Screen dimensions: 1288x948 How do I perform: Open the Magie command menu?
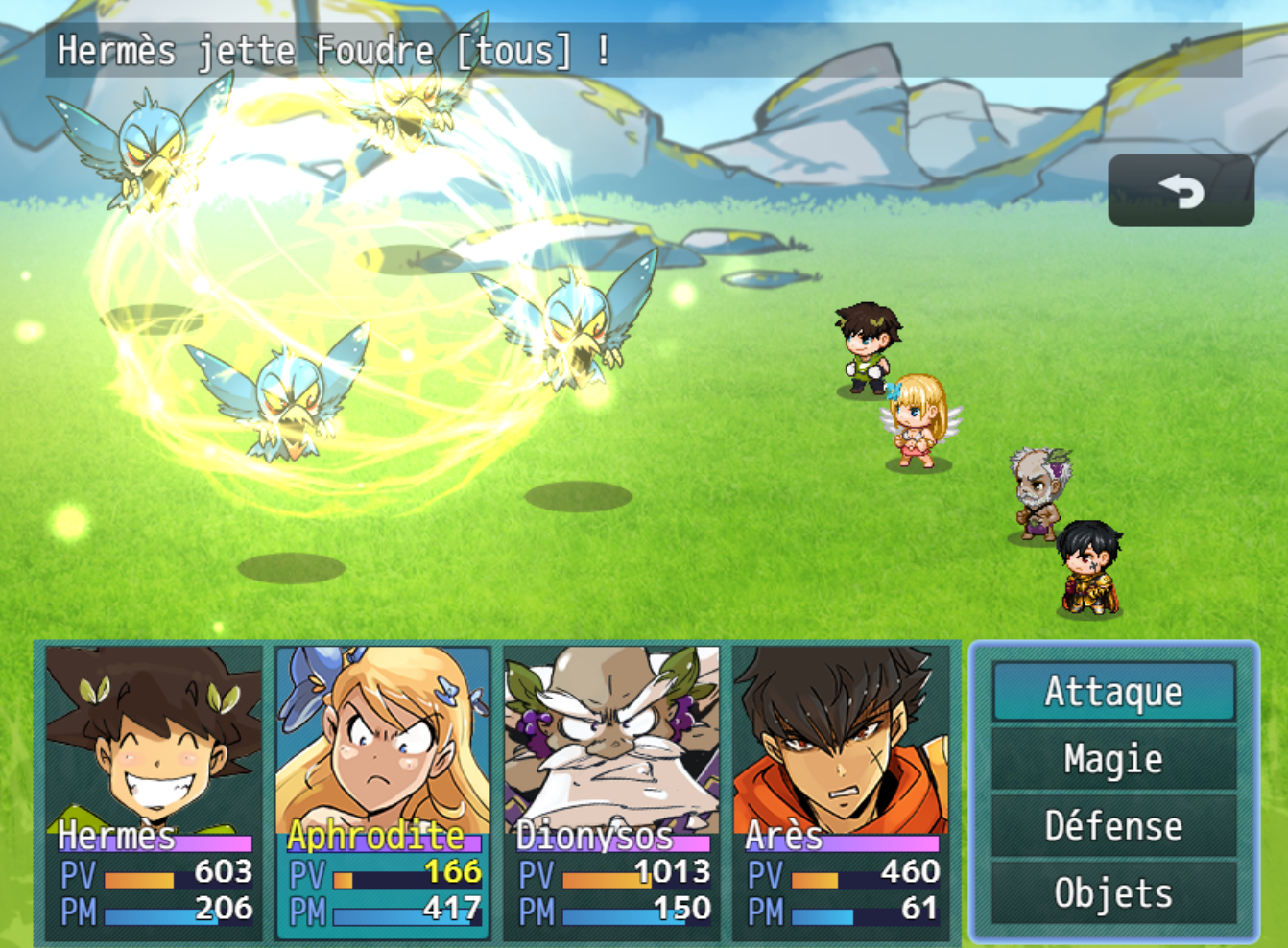[1113, 759]
